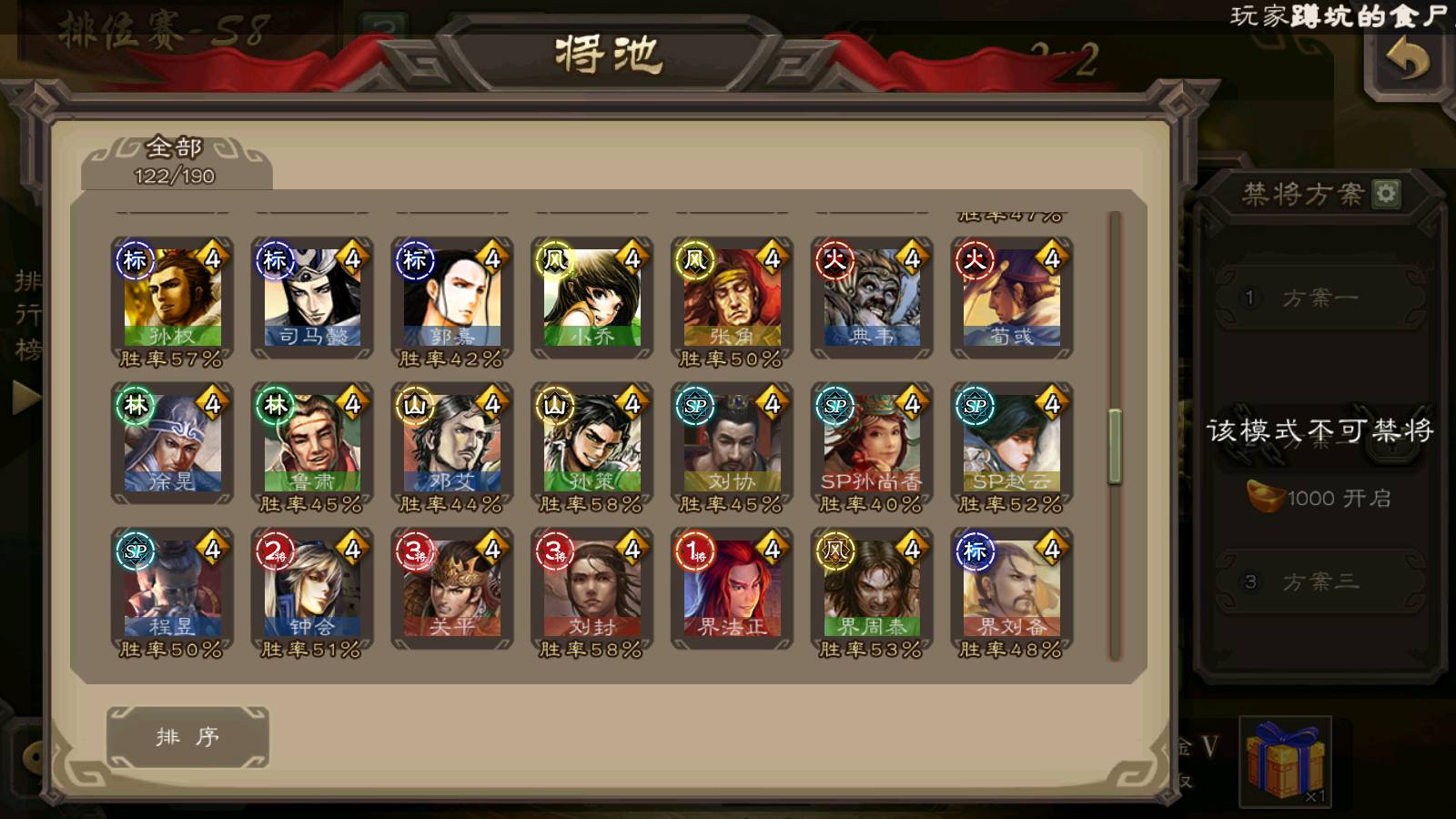Pick the 荀彧 general card
Screen dimensions: 1456x819
(1012, 298)
